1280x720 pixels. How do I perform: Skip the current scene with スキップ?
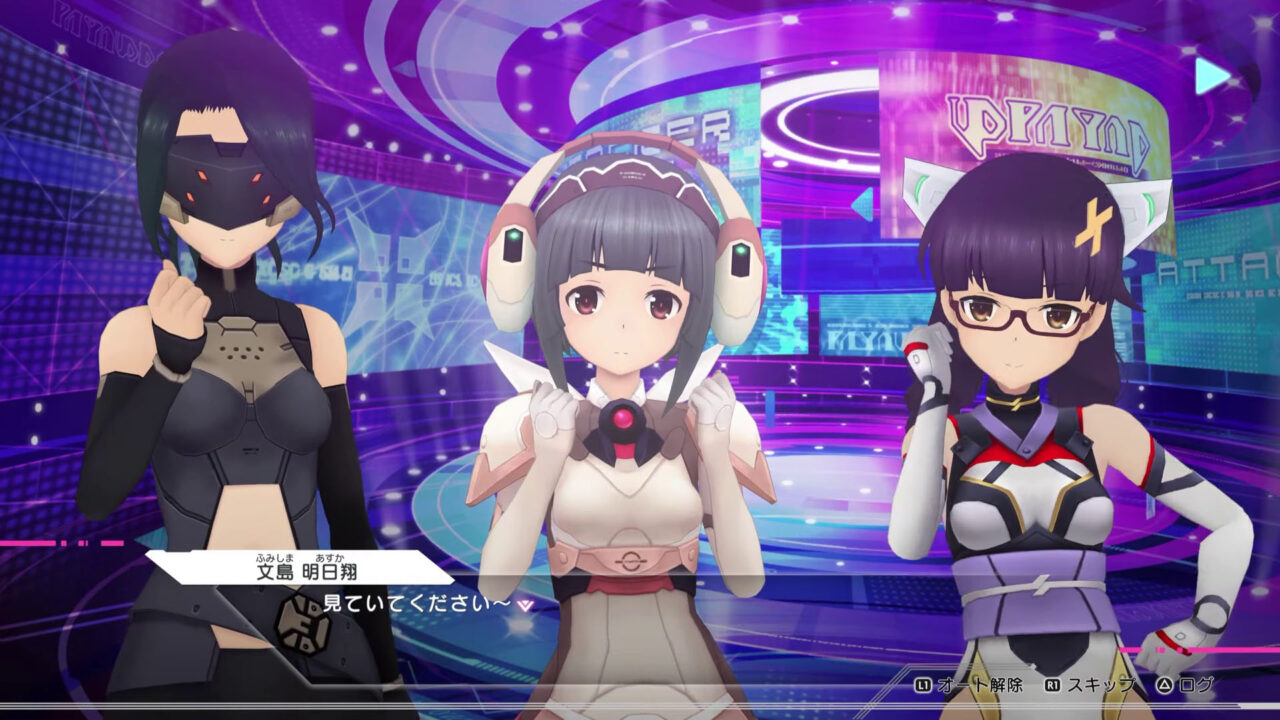point(1103,686)
